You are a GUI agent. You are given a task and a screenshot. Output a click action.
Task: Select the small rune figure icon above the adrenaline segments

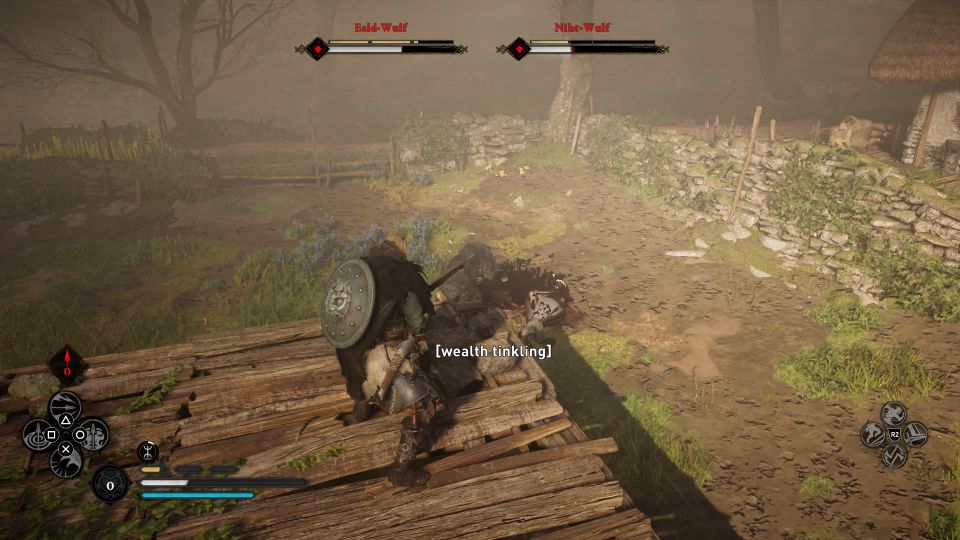click(x=147, y=451)
